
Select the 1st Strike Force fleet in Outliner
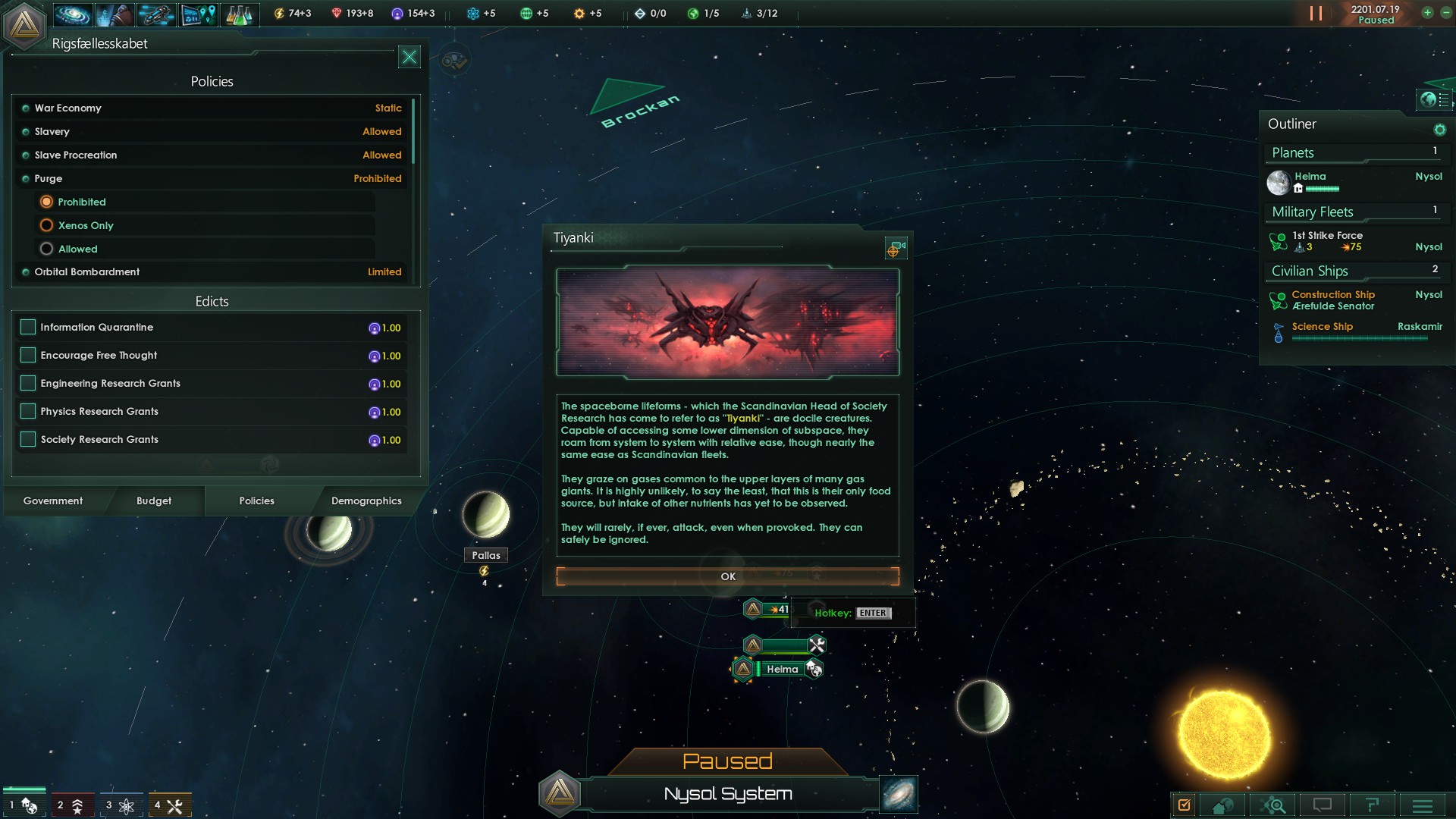pyautogui.click(x=1327, y=240)
